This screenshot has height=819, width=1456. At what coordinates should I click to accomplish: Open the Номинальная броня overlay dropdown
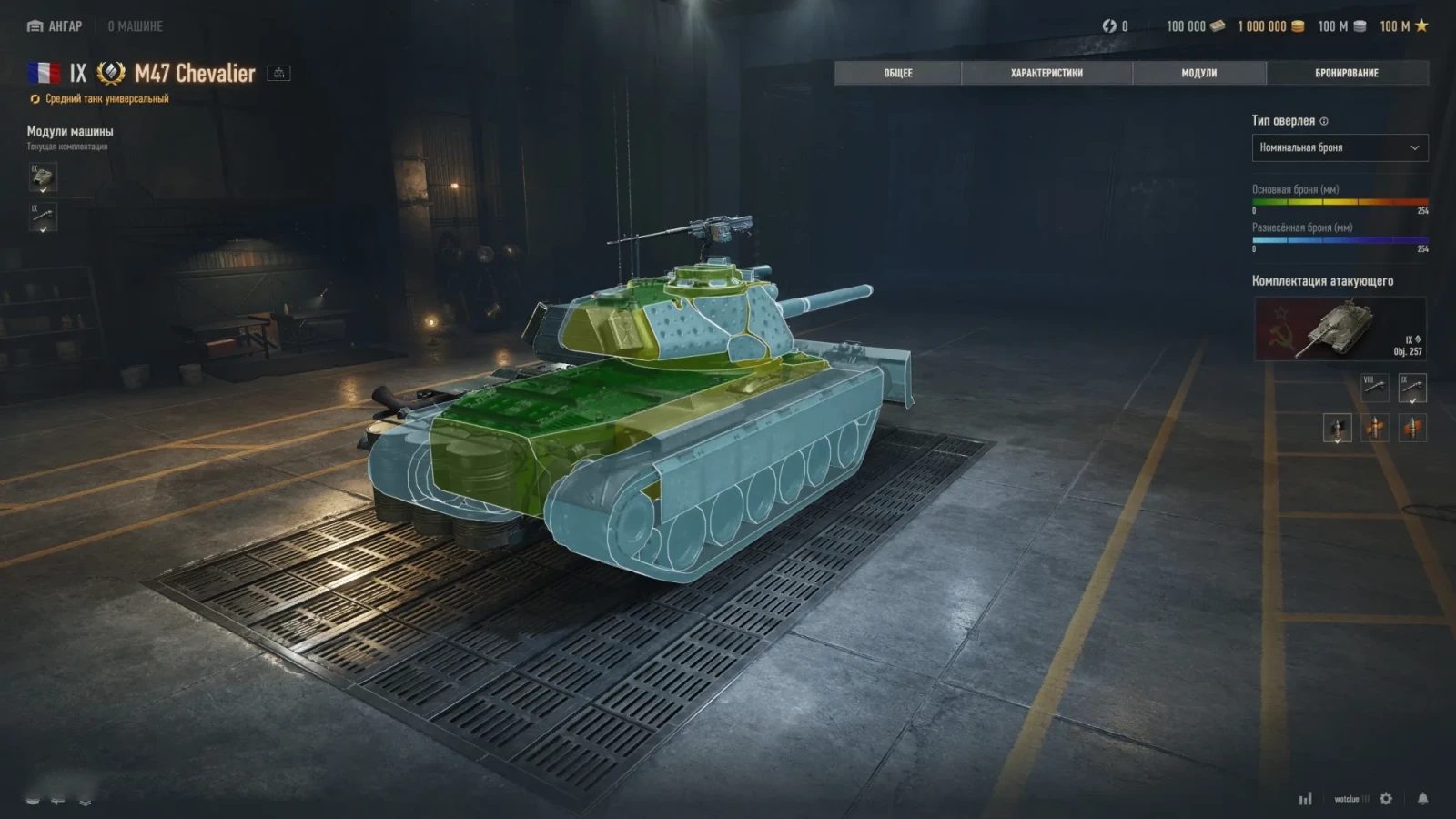[x=1339, y=147]
